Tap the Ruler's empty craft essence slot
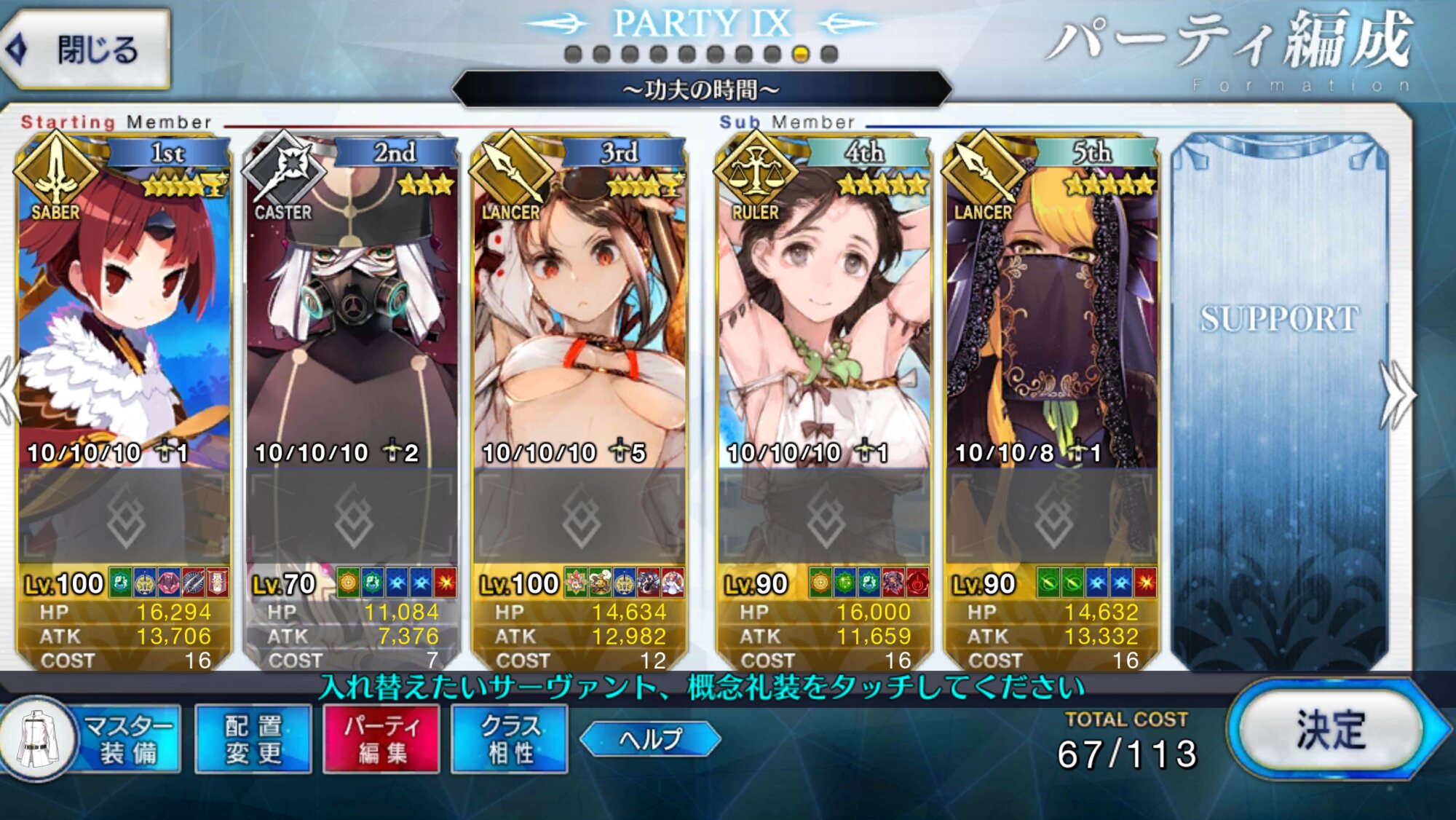This screenshot has width=1456, height=820. [x=824, y=517]
